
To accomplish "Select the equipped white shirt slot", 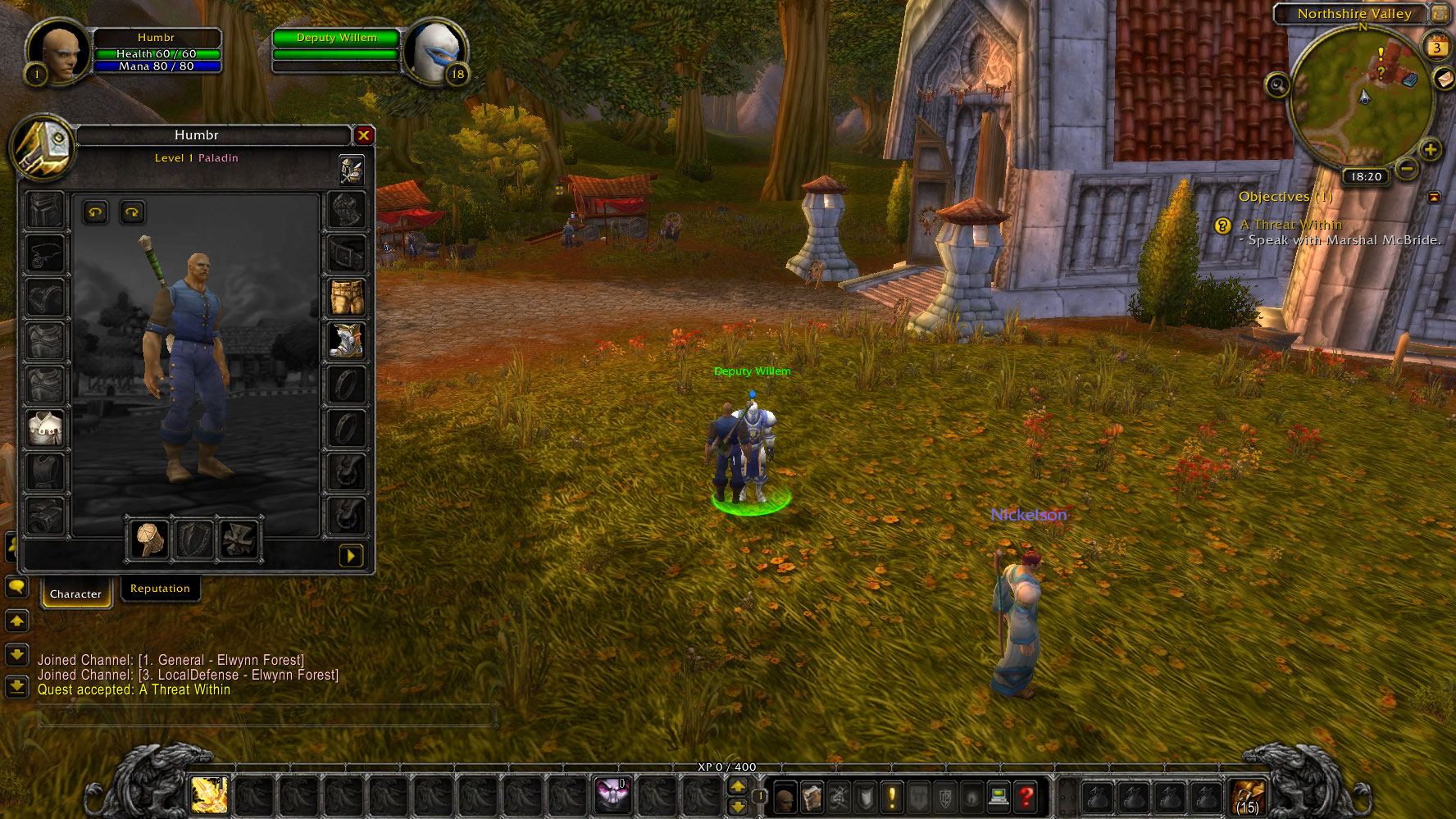I will (46, 428).
